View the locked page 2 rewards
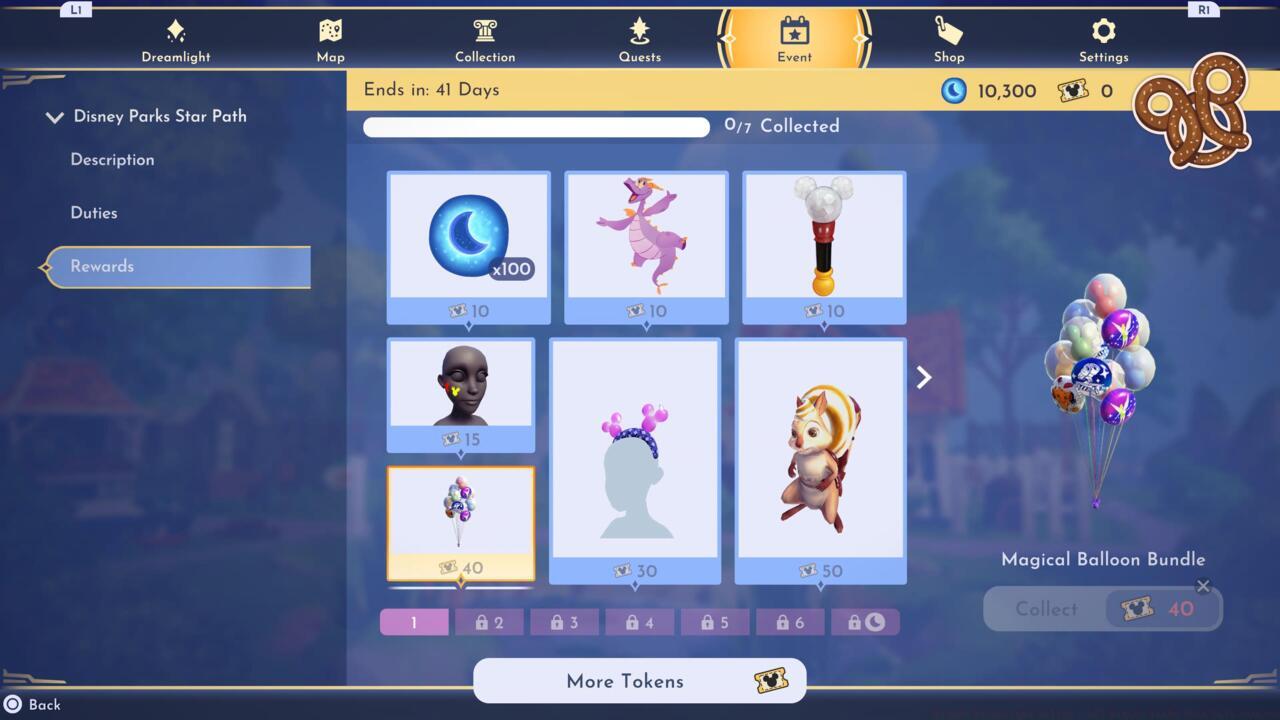The height and width of the screenshot is (720, 1280). point(489,621)
